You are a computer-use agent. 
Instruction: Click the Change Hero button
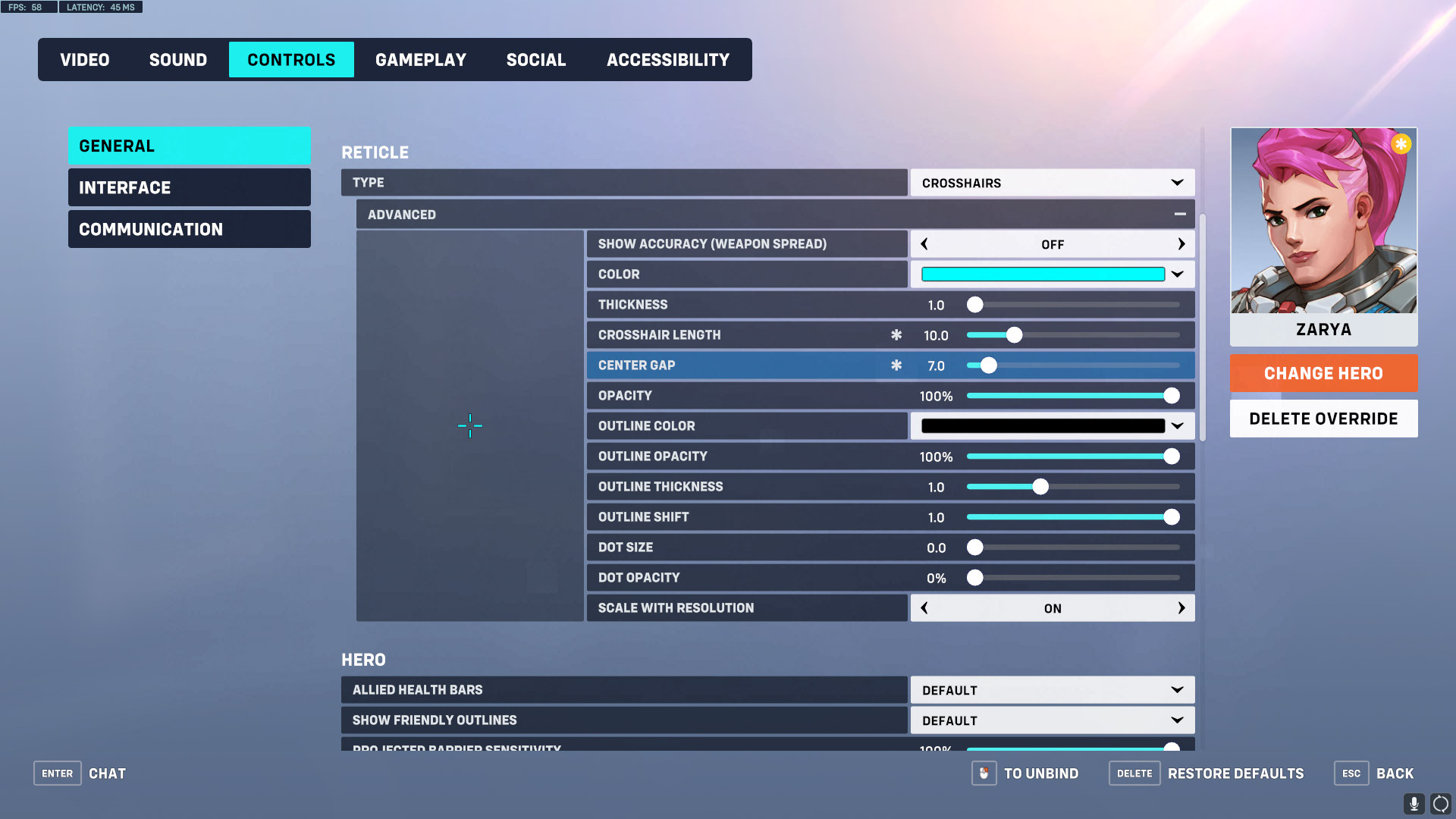[1323, 373]
